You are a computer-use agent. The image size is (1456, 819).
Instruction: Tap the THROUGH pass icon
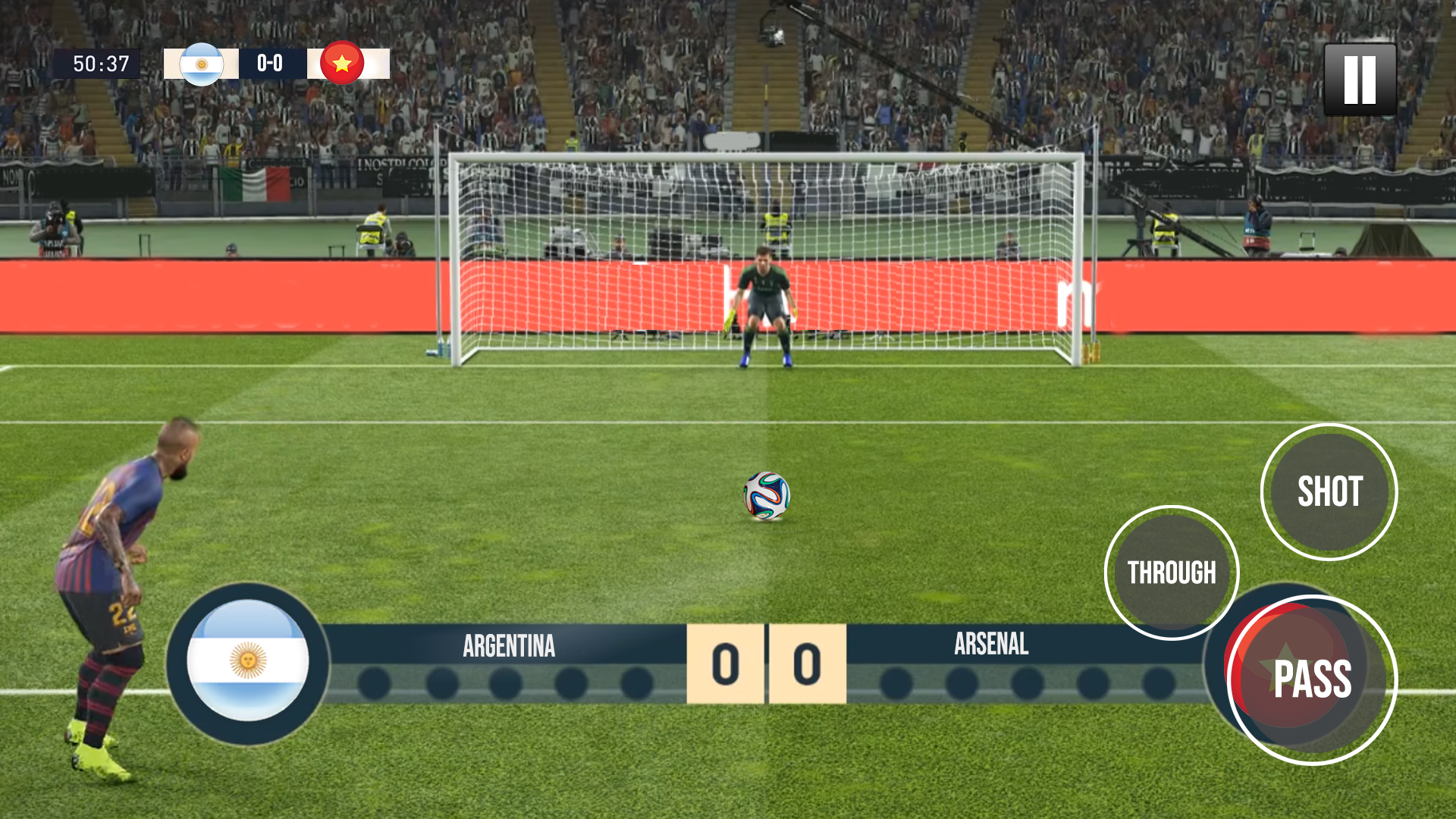(x=1172, y=573)
